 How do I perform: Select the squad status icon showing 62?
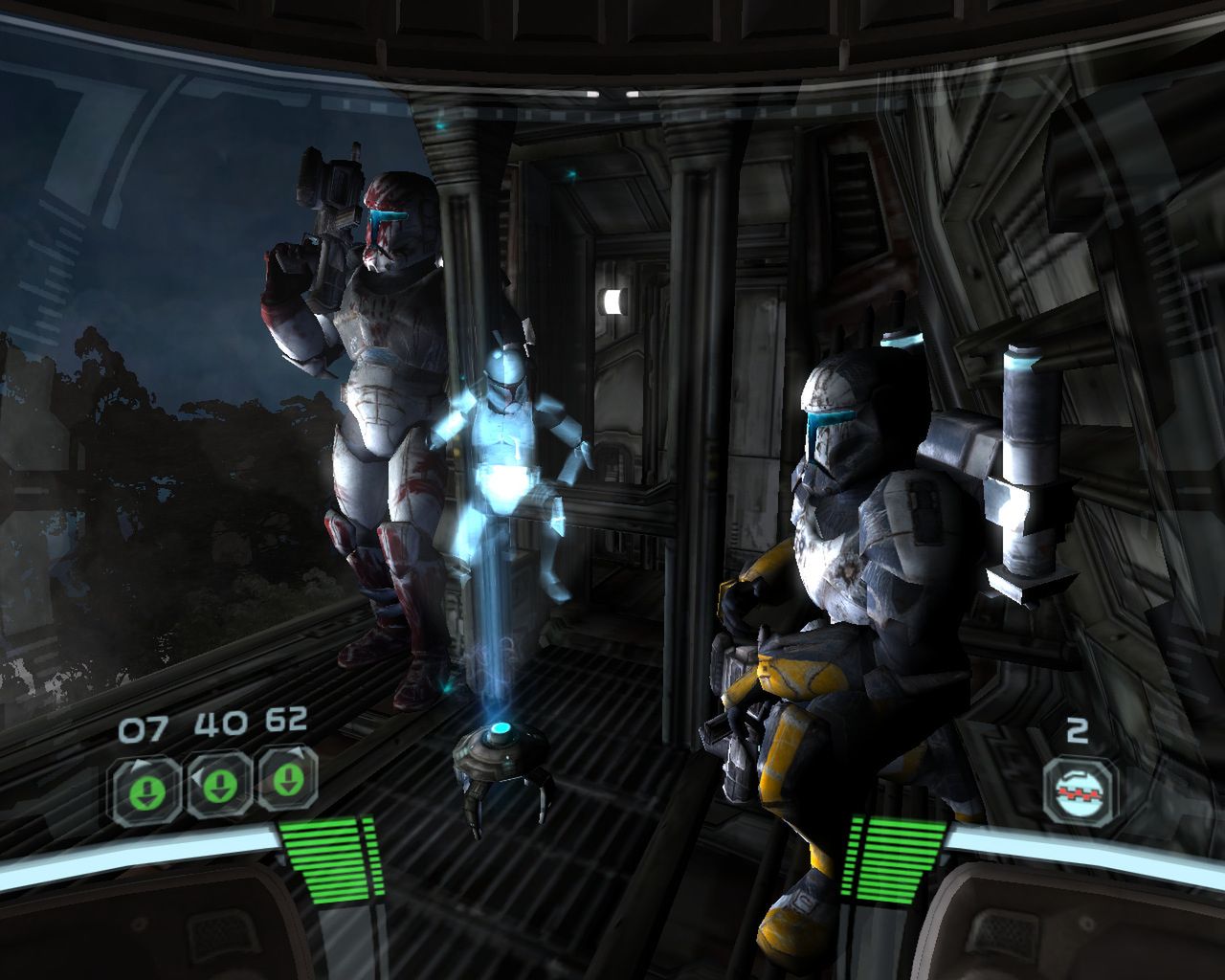tap(287, 781)
